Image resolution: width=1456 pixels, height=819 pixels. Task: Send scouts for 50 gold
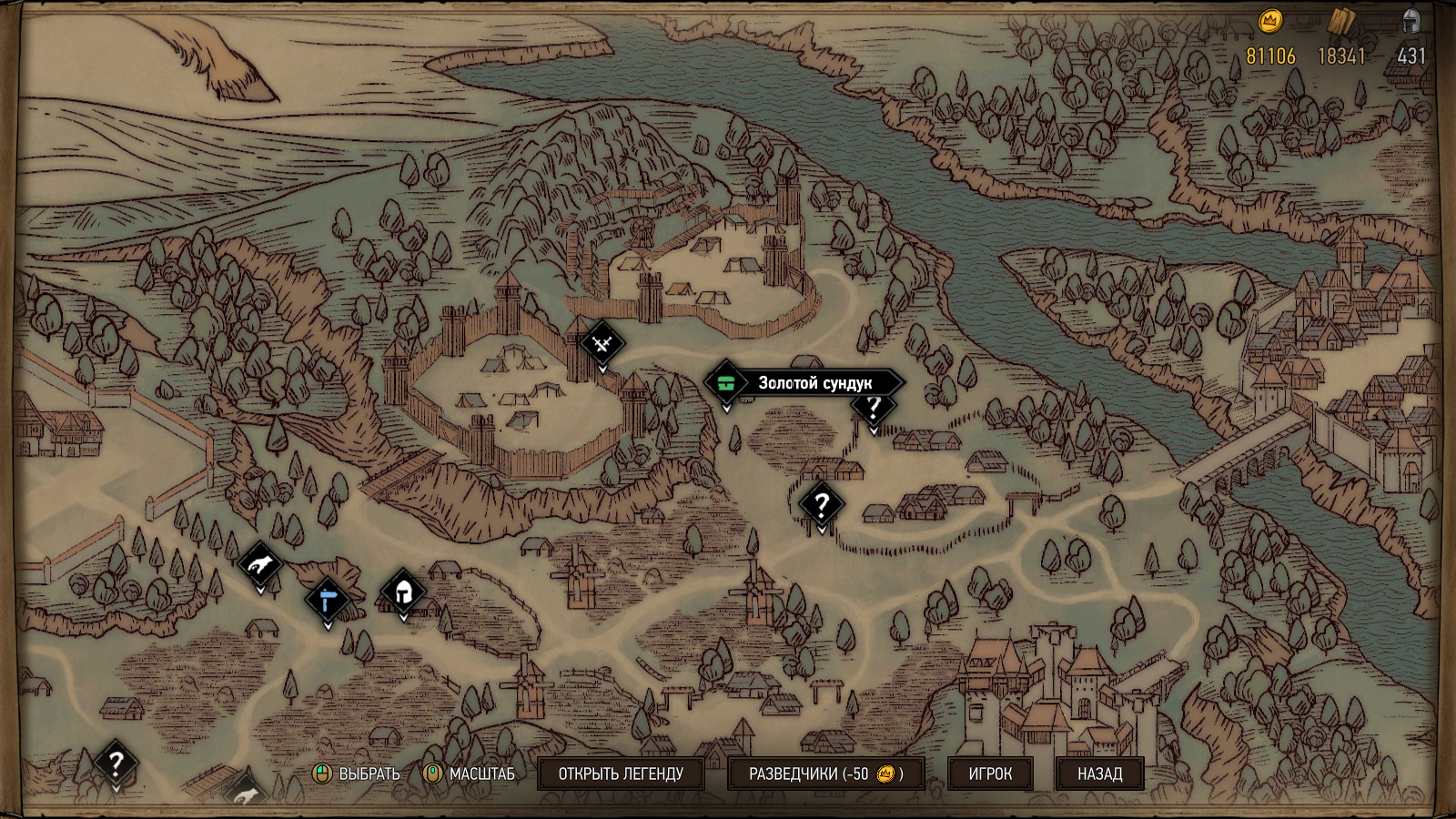[x=825, y=773]
